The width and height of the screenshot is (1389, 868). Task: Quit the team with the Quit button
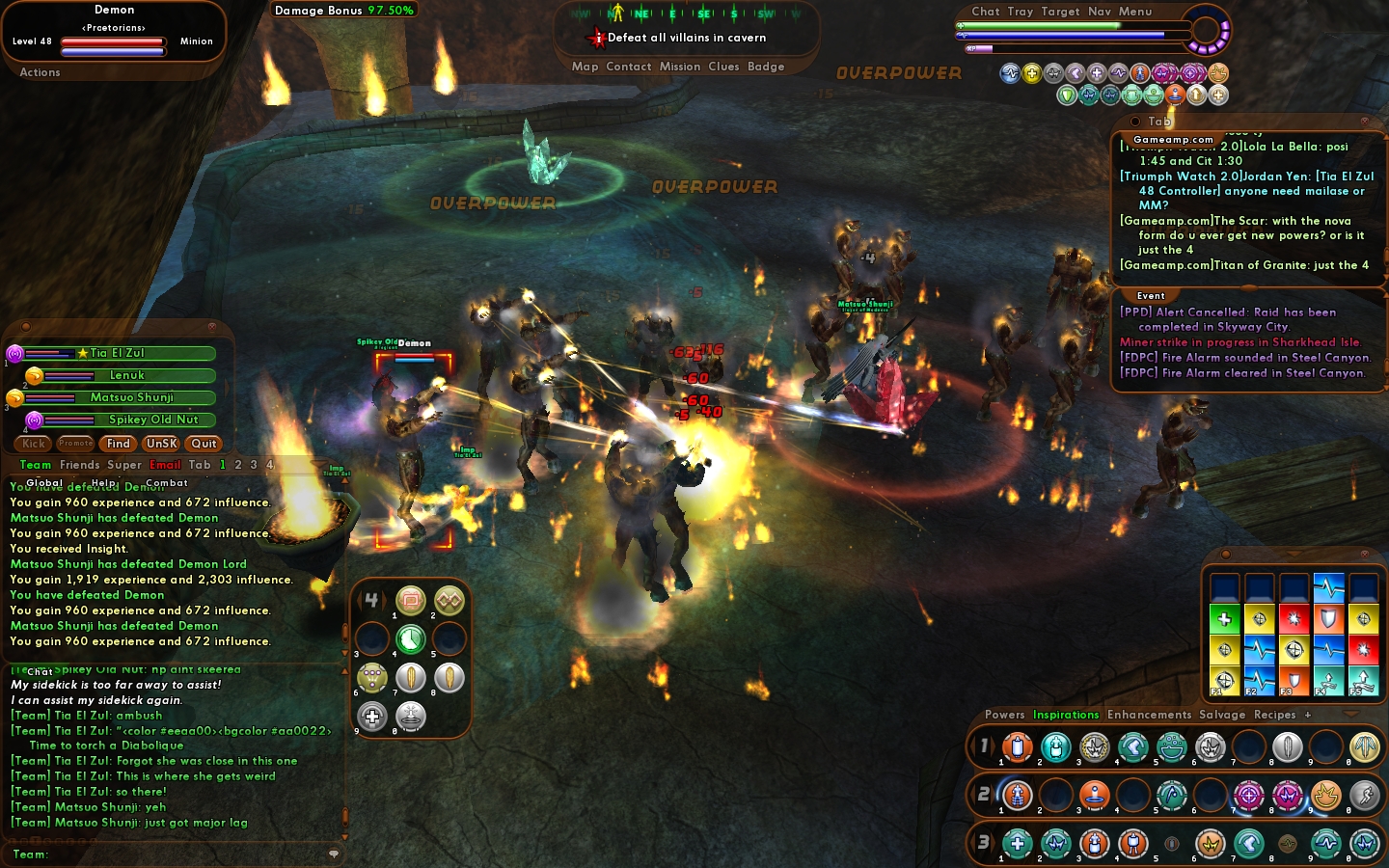204,444
